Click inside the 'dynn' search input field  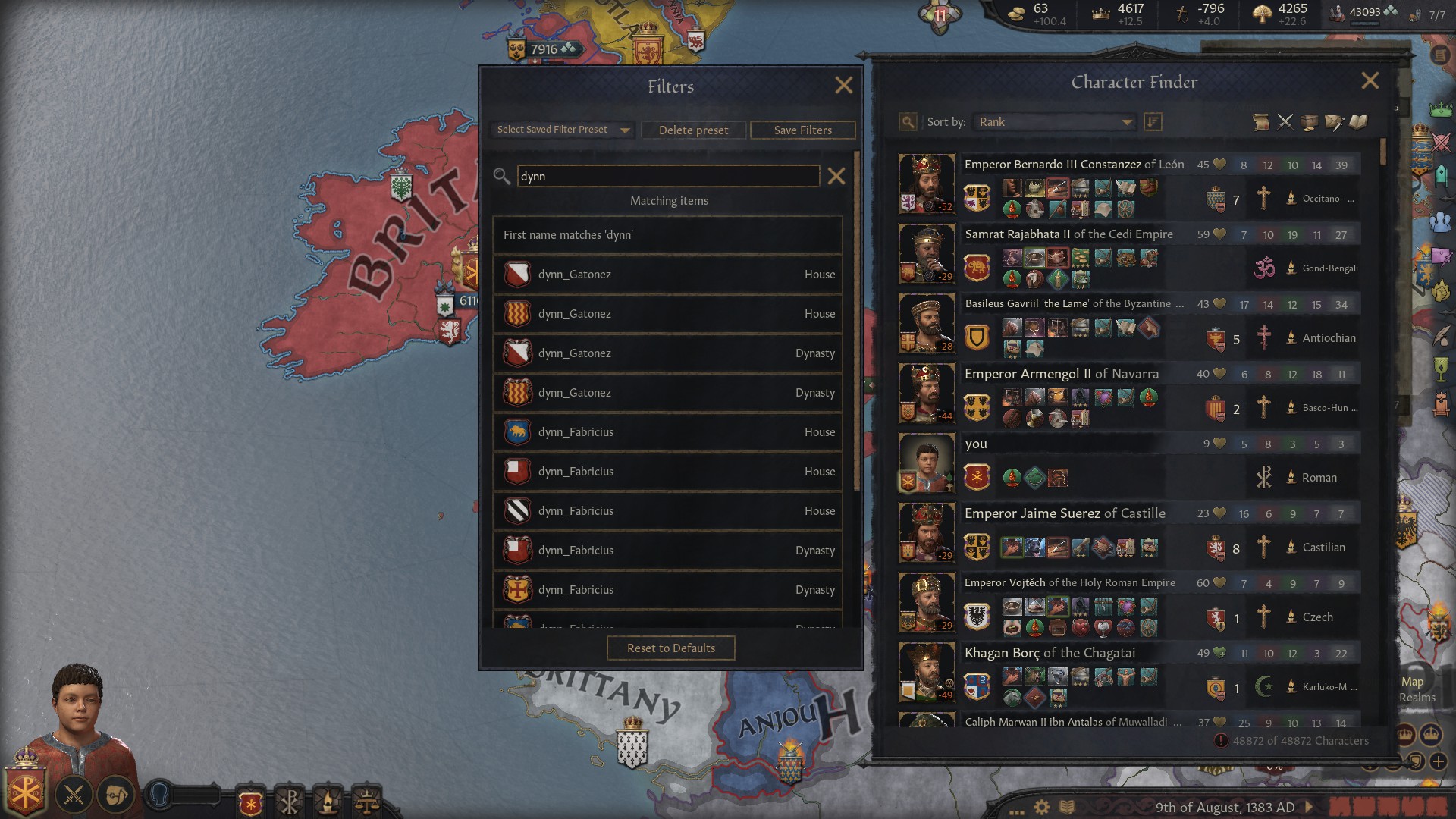tap(667, 176)
